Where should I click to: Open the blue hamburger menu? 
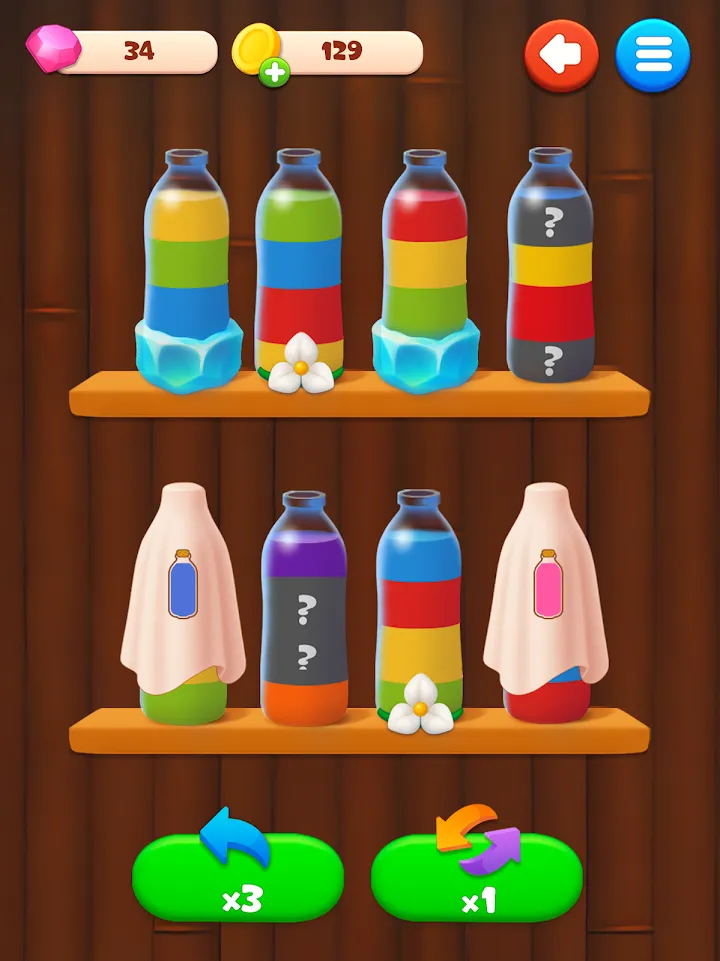[652, 56]
